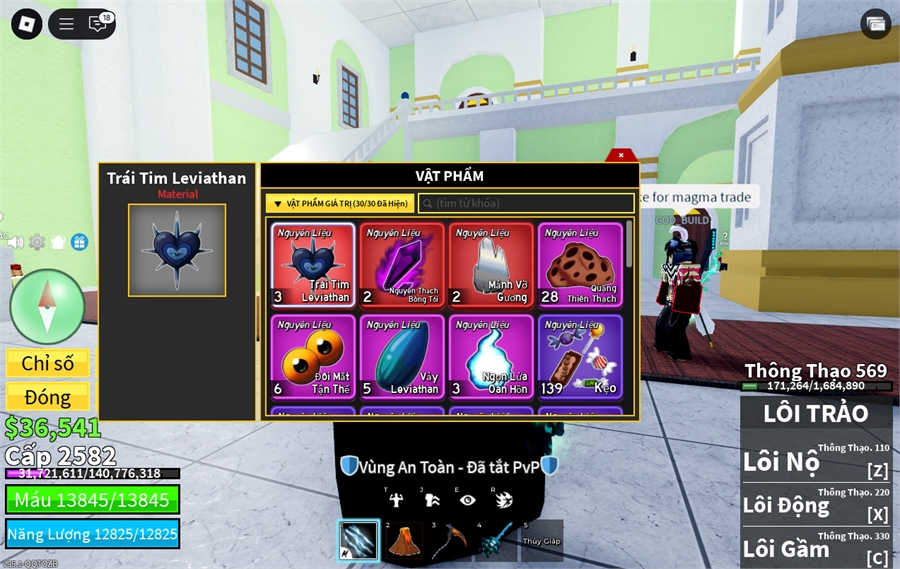900x569 pixels.
Task: Equip the Thủy Giáp hotbar slot
Action: [541, 541]
